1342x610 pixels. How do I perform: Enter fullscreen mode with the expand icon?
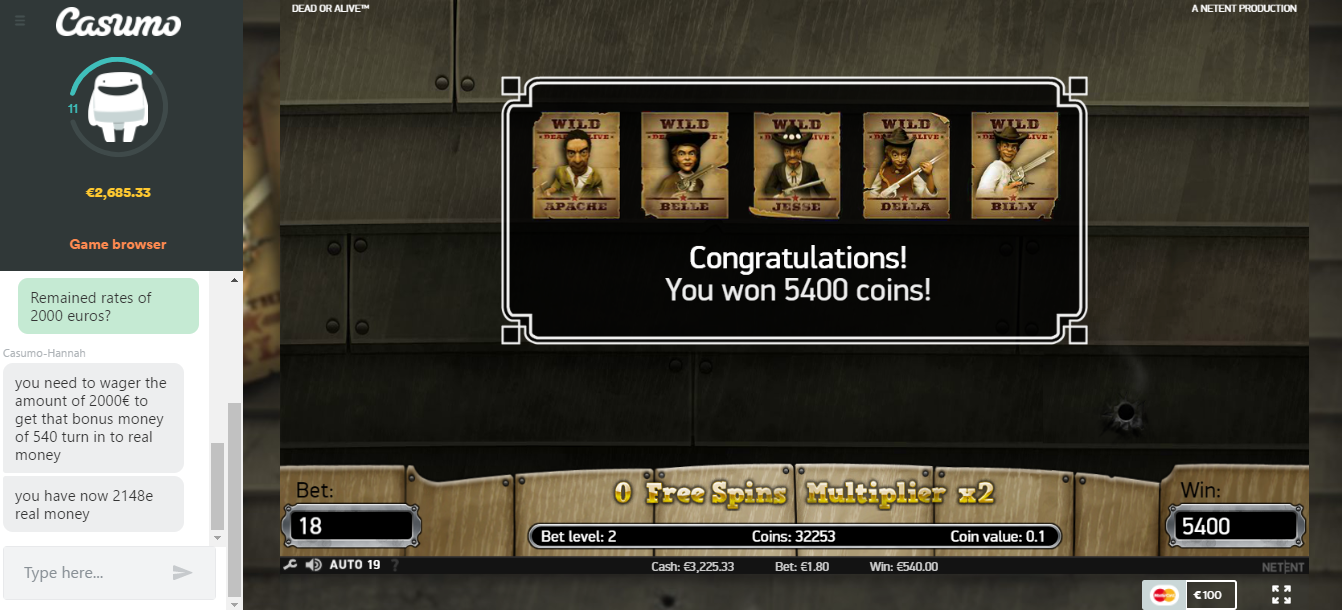1281,595
